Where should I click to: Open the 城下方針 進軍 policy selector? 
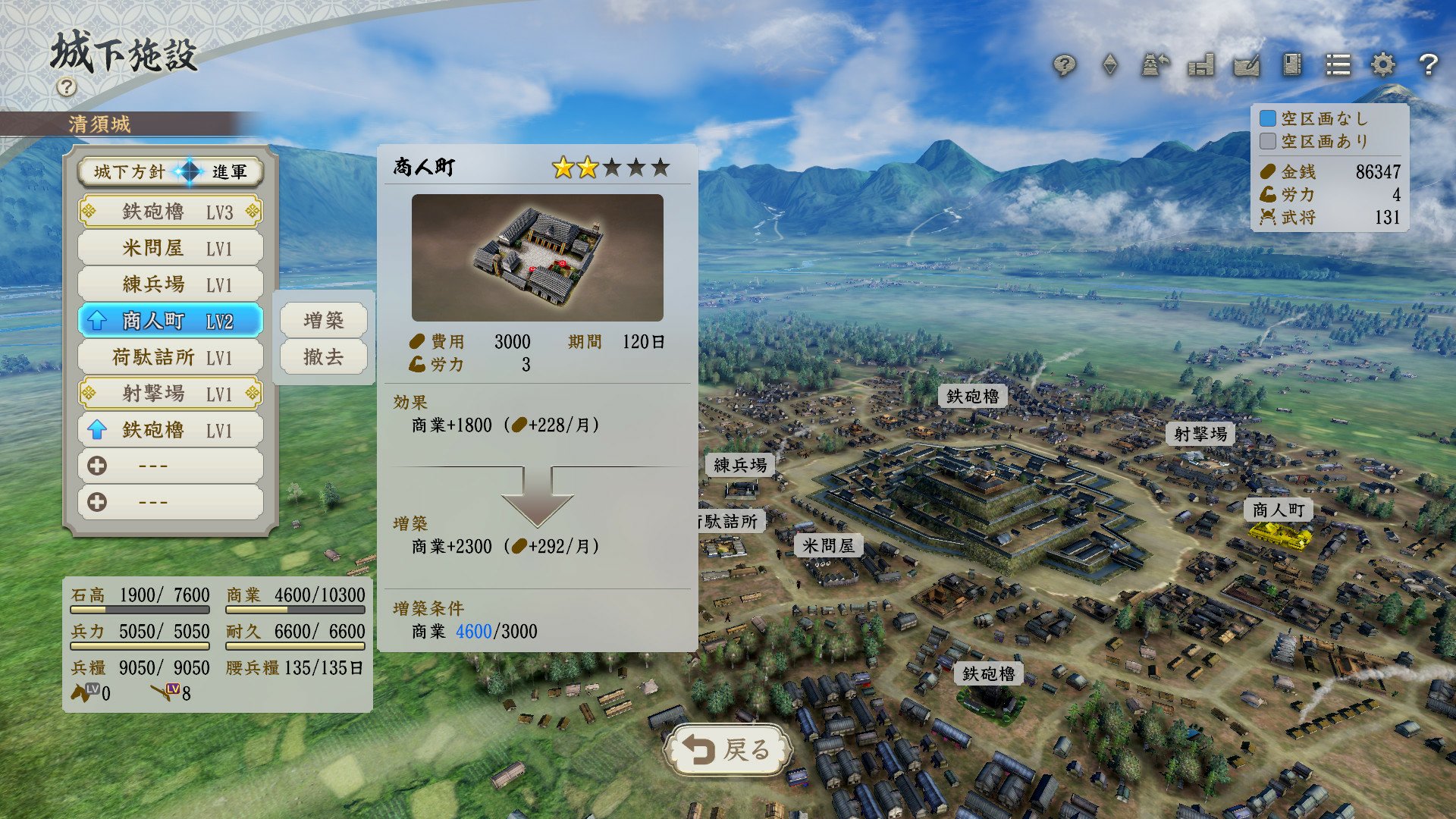[x=170, y=172]
